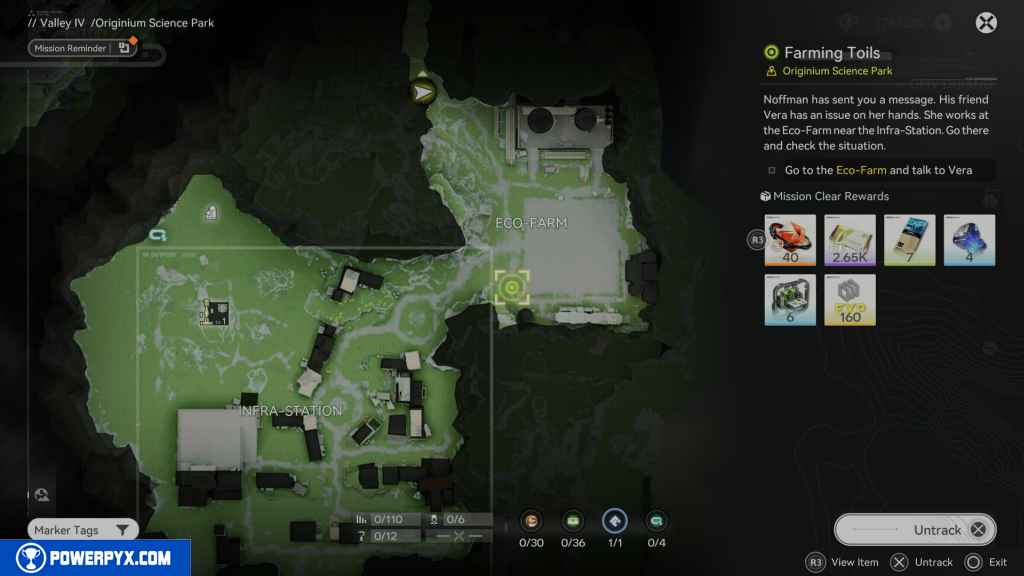Select the green chest counter icon 0/36
The width and height of the screenshot is (1024, 576).
573,521
